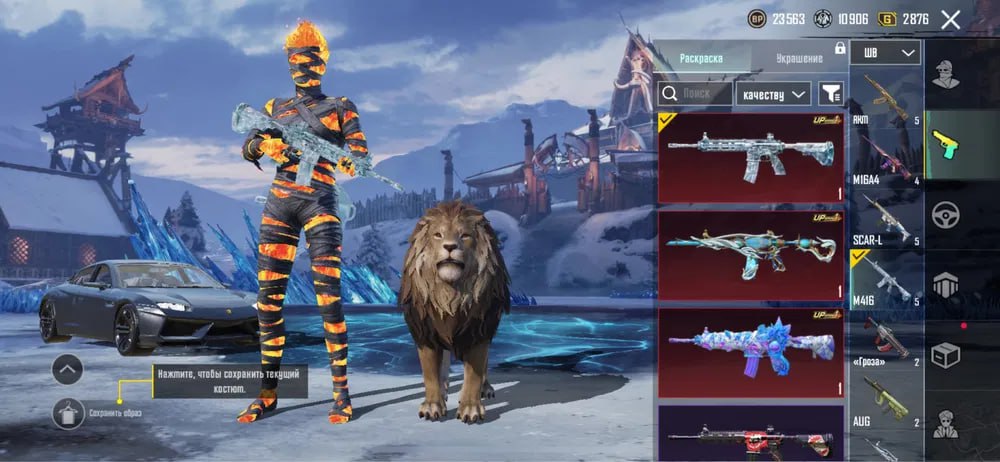The width and height of the screenshot is (1000, 462).
Task: Choose the AUG weapon entry
Action: tap(885, 400)
